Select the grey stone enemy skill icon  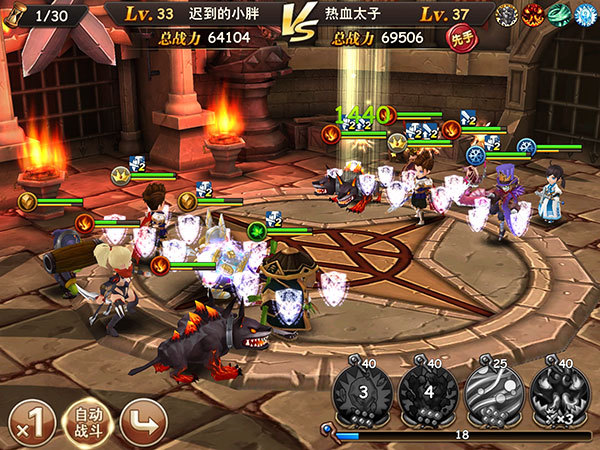[x=507, y=14]
